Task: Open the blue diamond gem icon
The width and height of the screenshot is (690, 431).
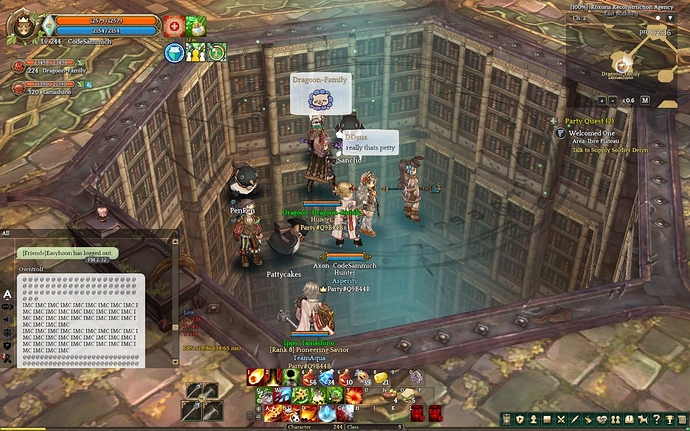Action: [x=174, y=53]
